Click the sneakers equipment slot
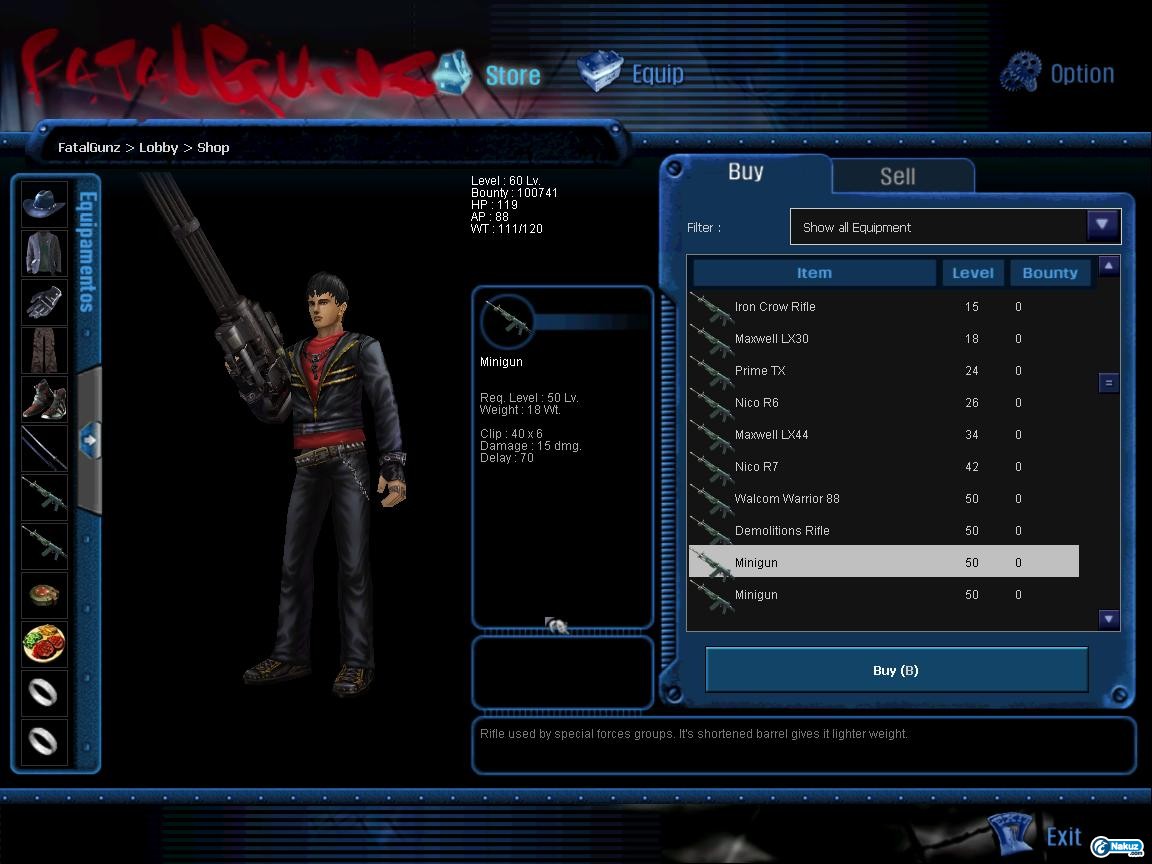 click(44, 399)
